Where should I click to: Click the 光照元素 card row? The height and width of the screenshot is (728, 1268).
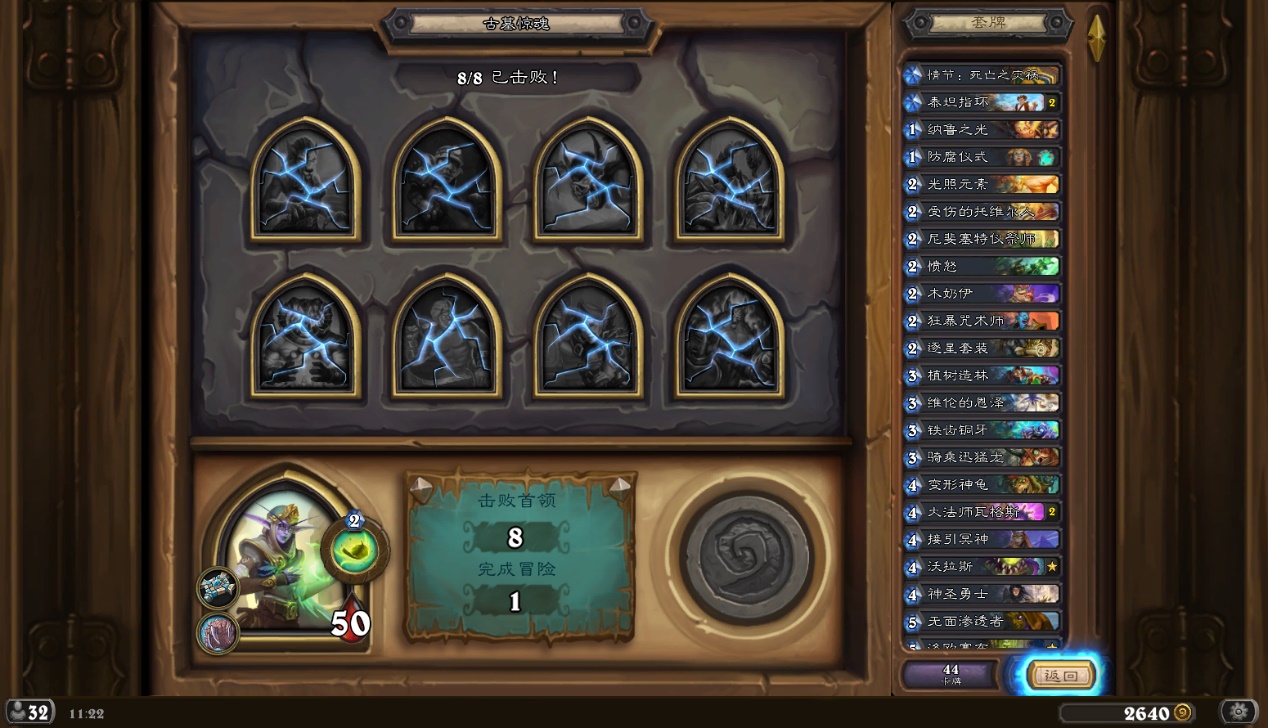click(x=981, y=184)
